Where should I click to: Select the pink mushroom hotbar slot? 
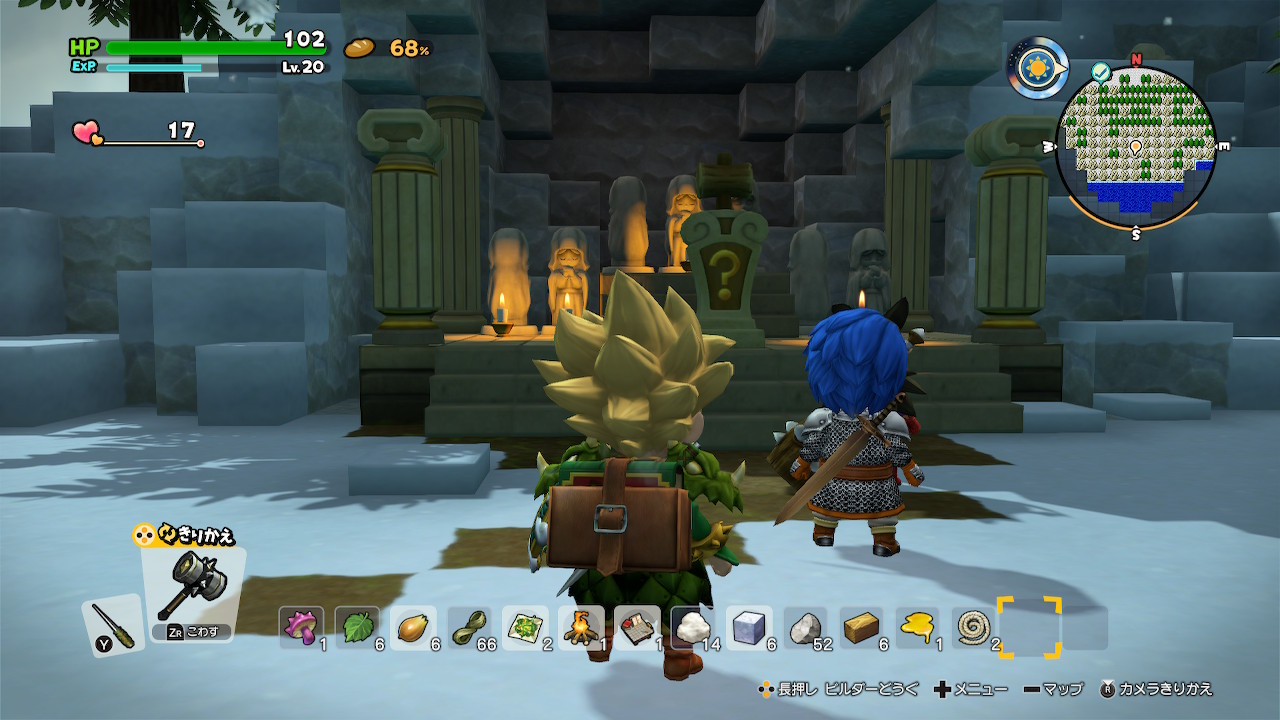[x=301, y=628]
